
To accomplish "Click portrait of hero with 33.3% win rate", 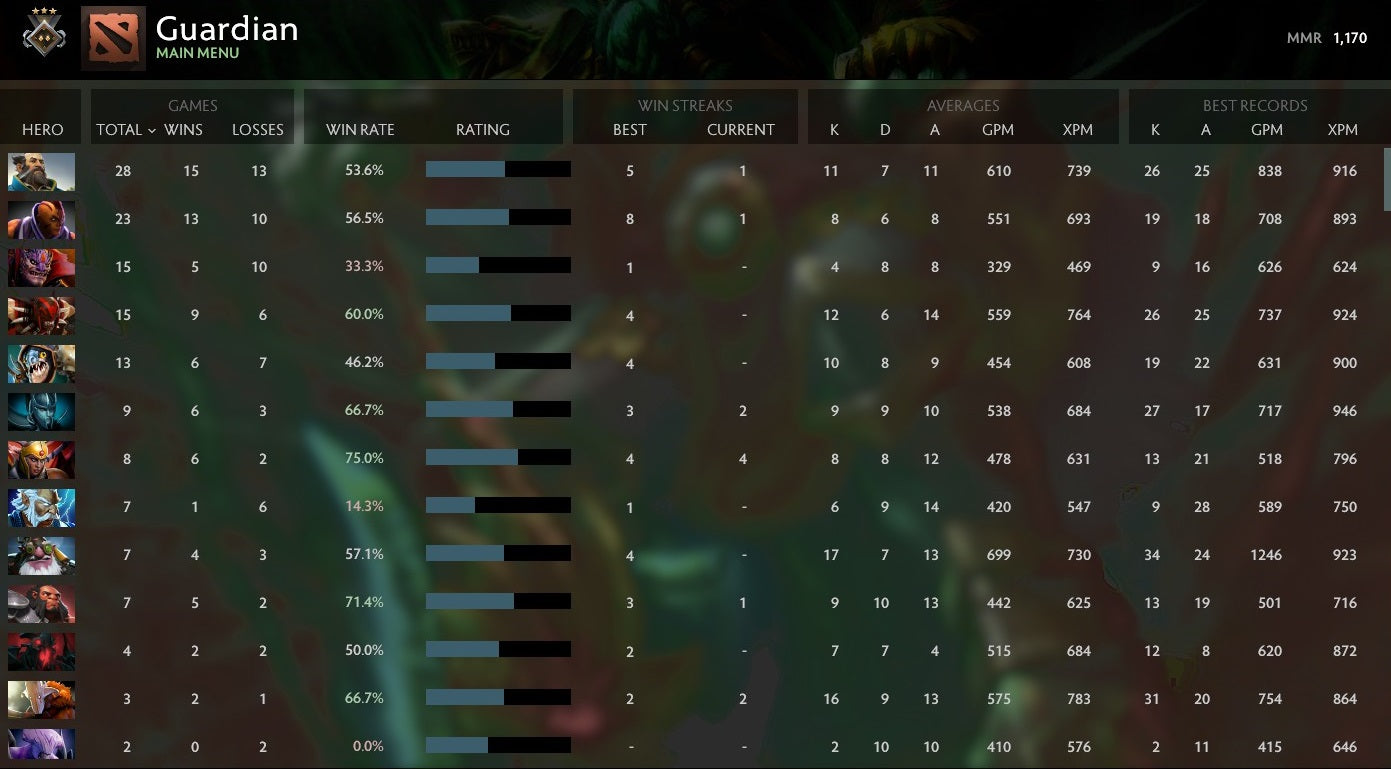I will 41,267.
